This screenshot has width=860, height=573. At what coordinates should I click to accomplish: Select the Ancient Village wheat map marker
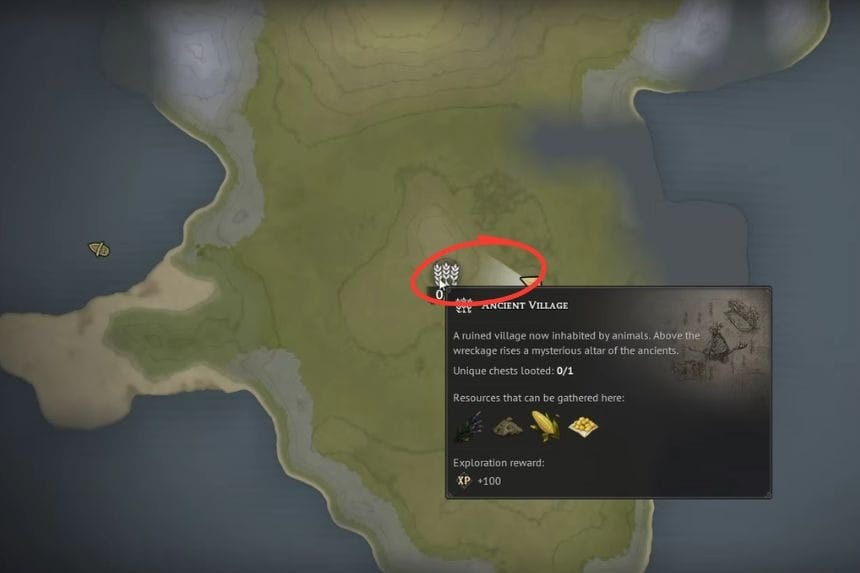(x=446, y=273)
